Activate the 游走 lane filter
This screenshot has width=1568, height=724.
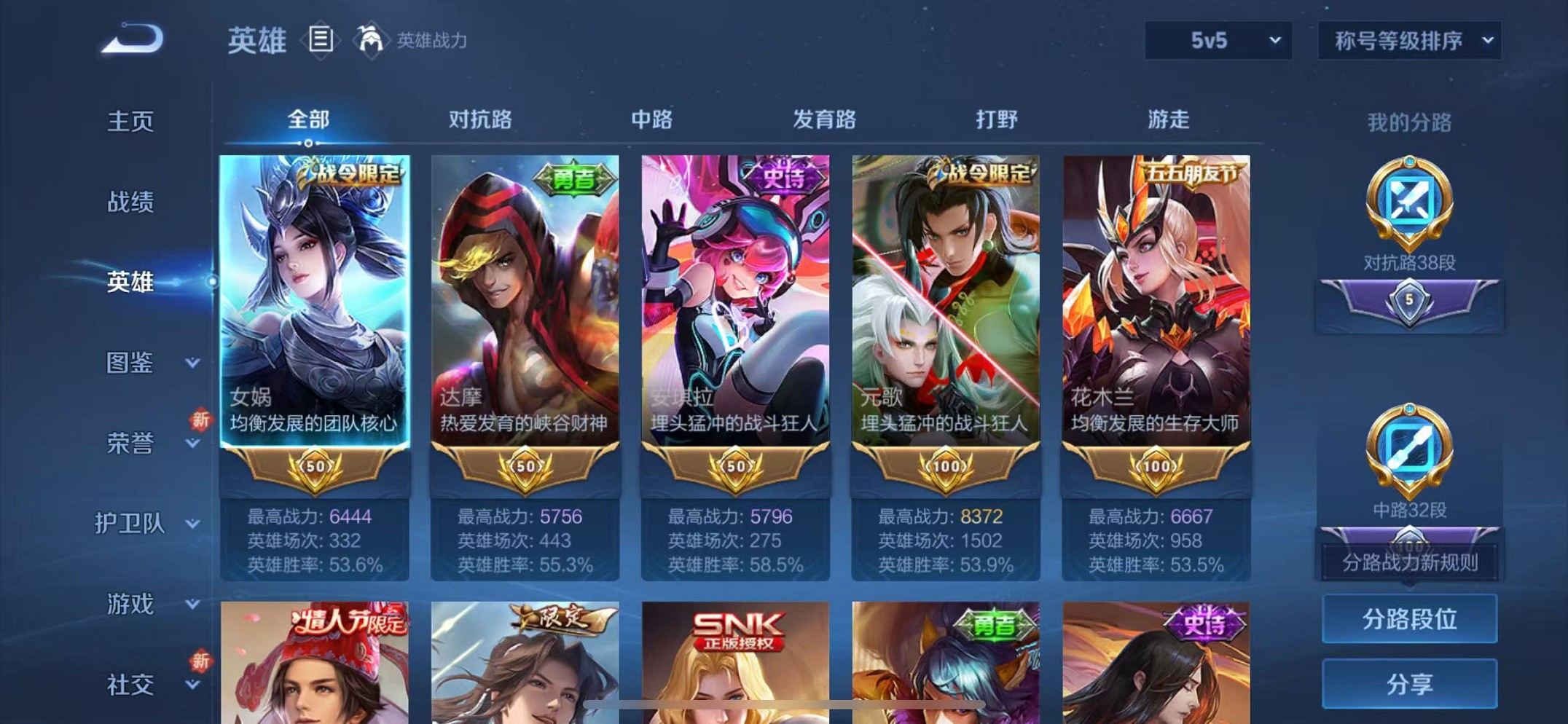coord(1169,119)
